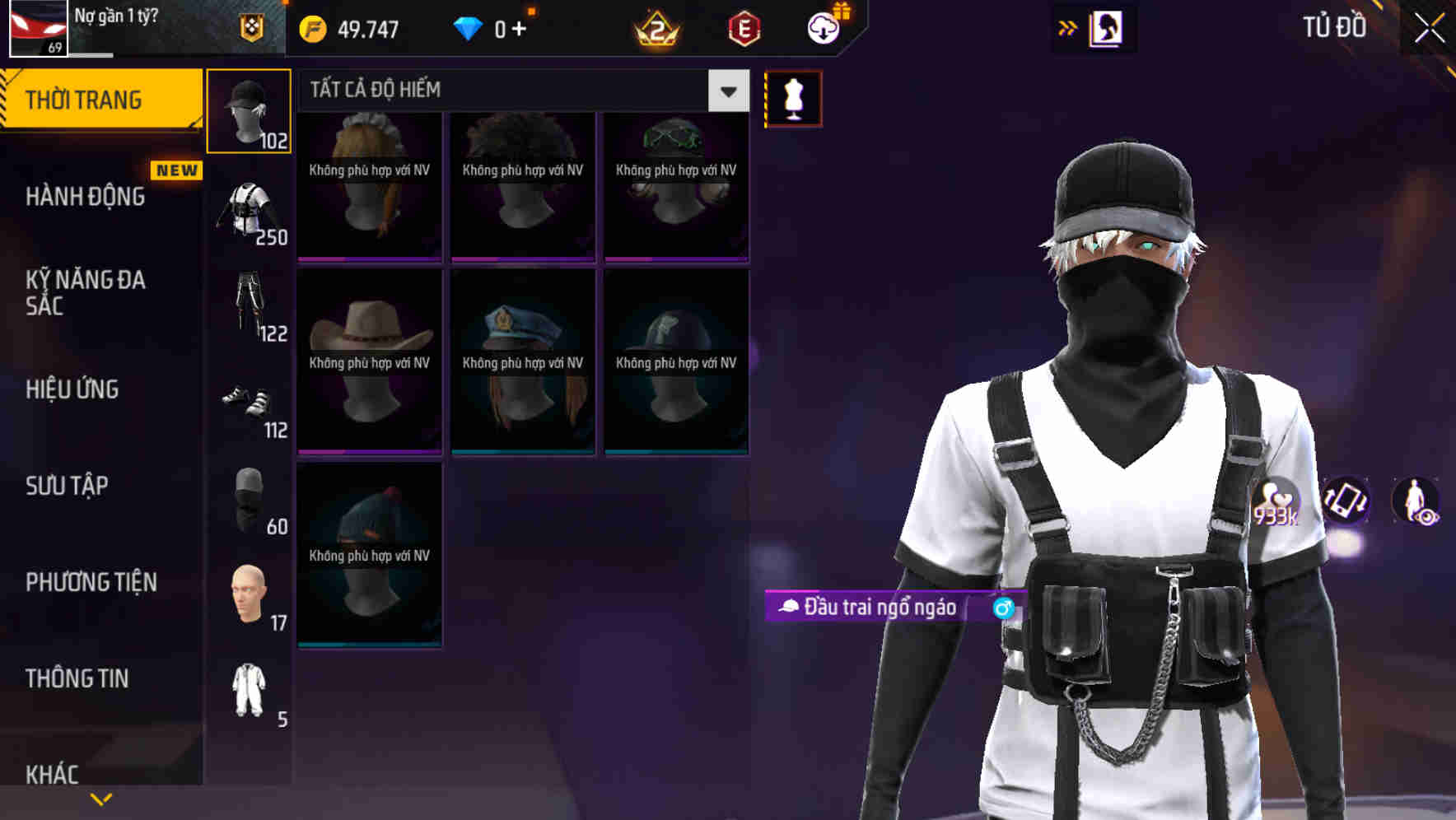Click the double-arrow collapse icon near wardrobe button
The width and height of the screenshot is (1456, 820).
1066,27
